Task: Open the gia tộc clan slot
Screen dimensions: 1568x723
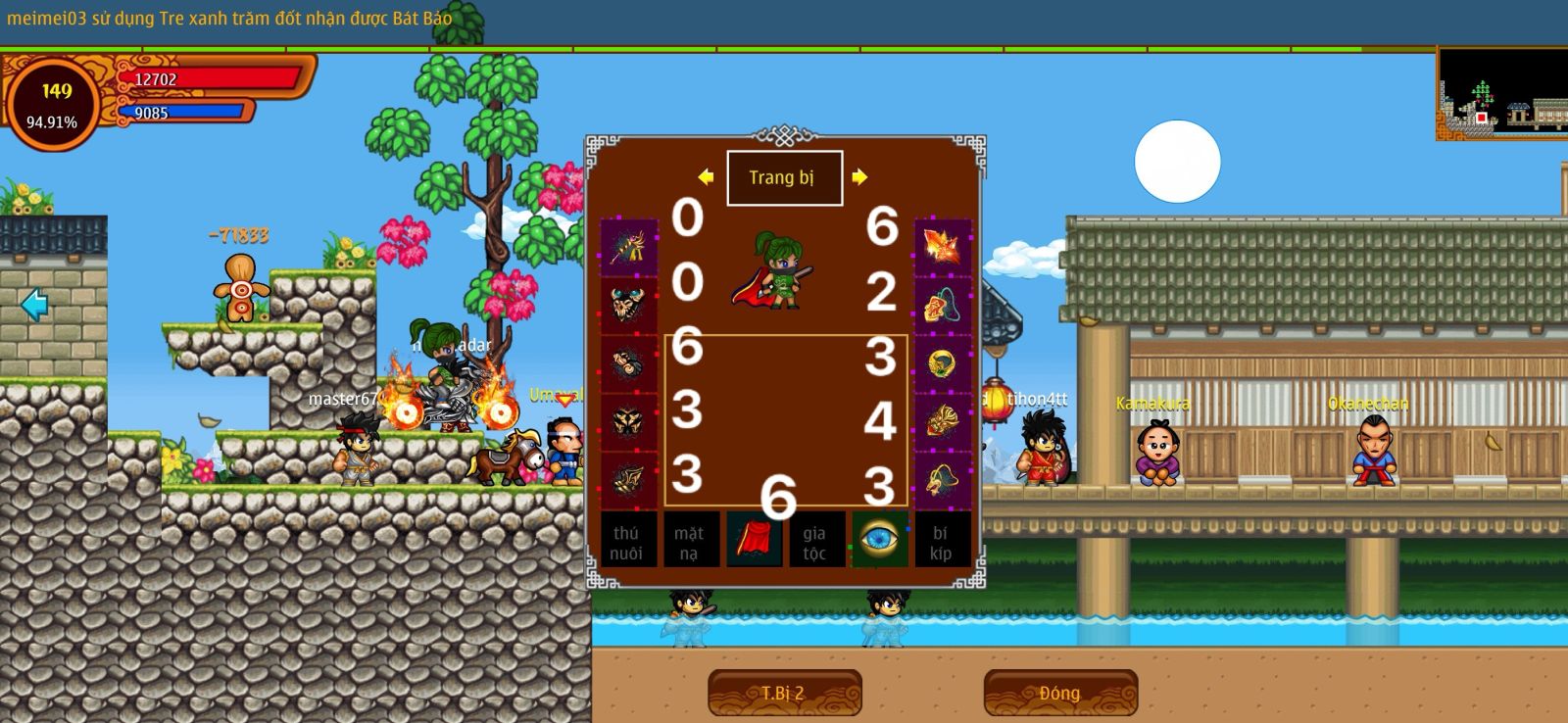Action: coord(815,542)
